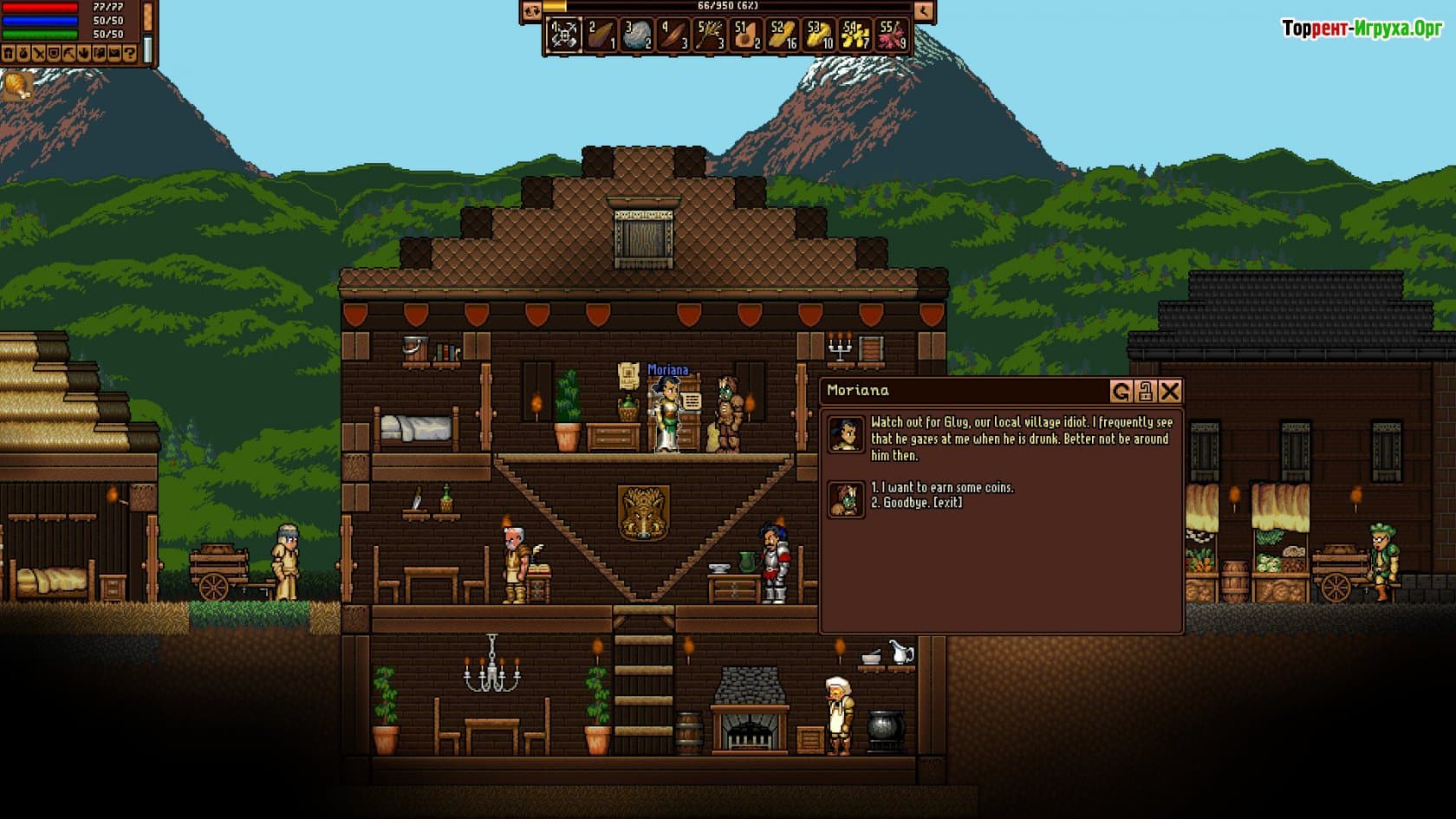Click the button right of the experience bar

pyautogui.click(x=924, y=11)
